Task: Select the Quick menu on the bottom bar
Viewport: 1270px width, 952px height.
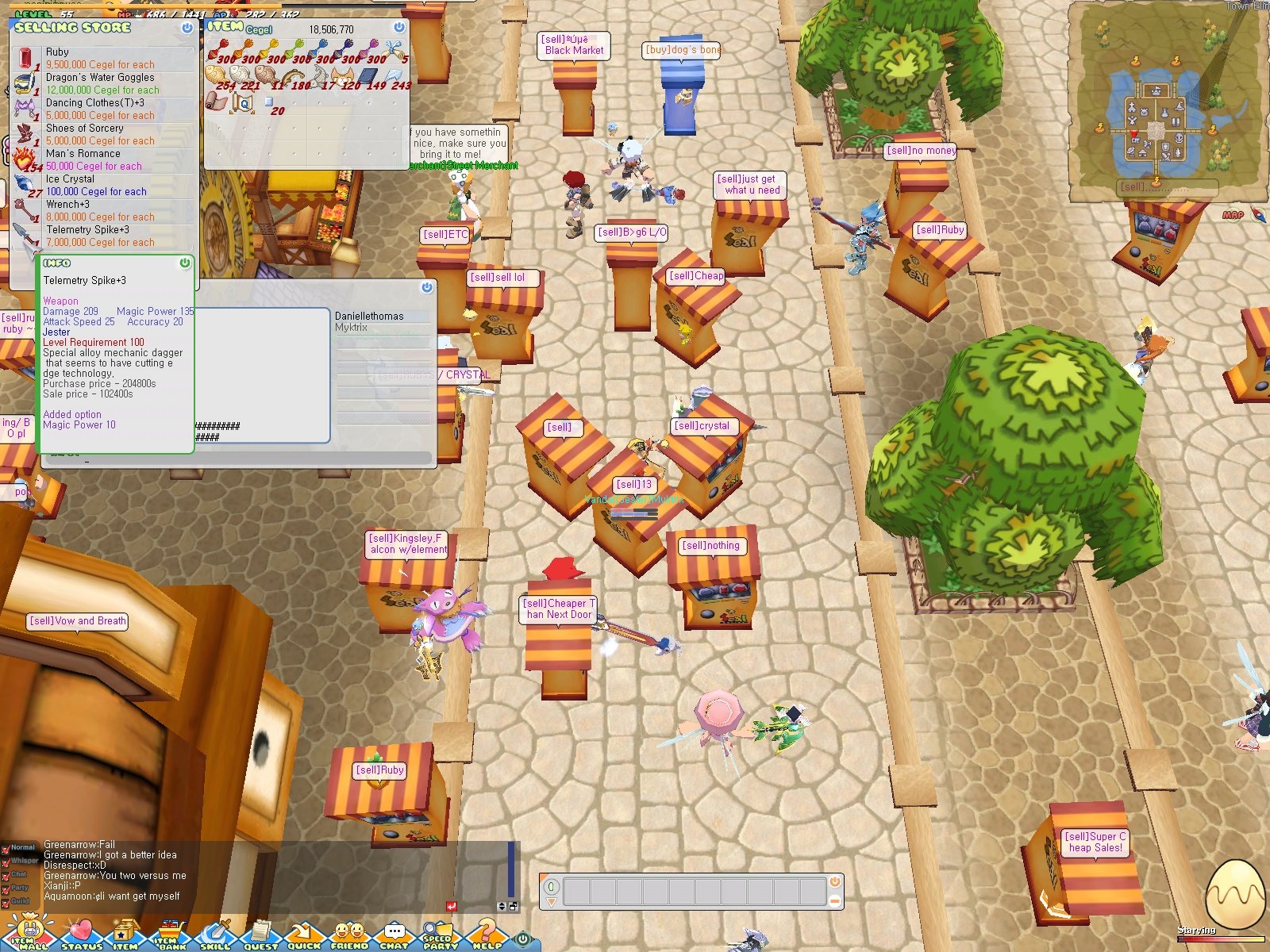Action: tap(306, 939)
